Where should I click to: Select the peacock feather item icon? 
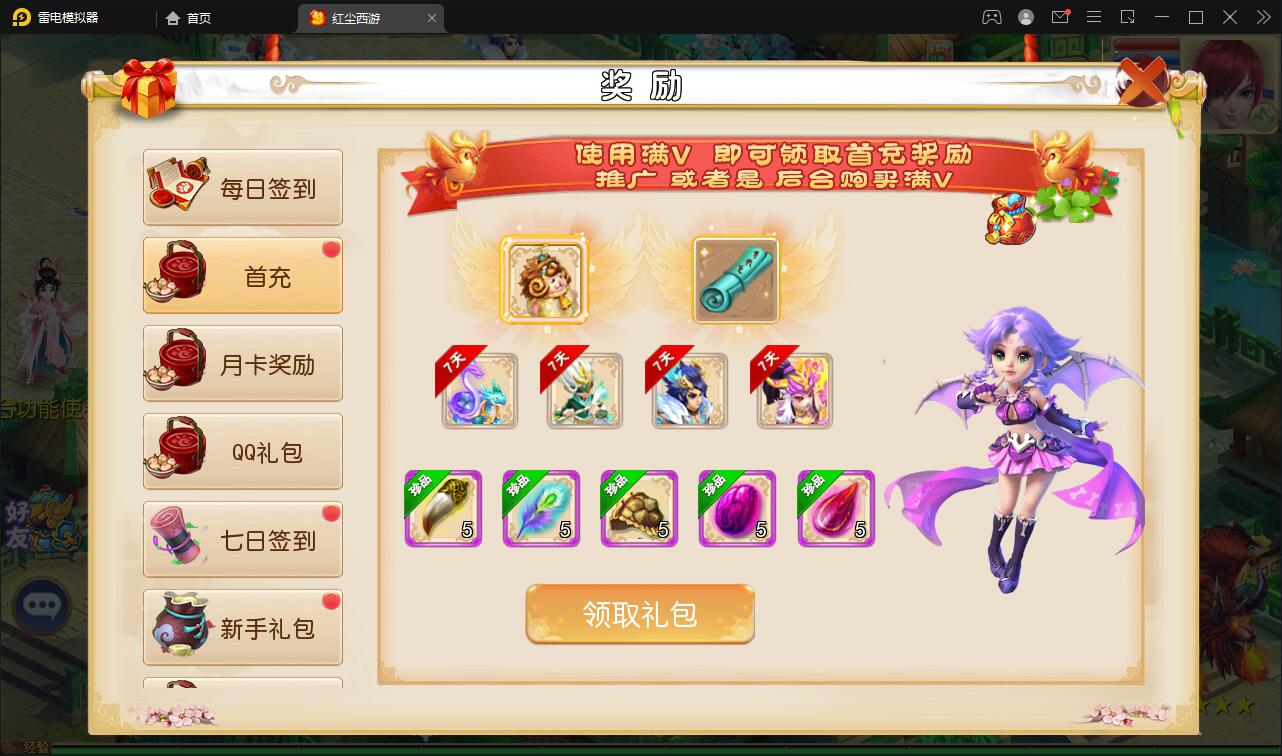(541, 509)
